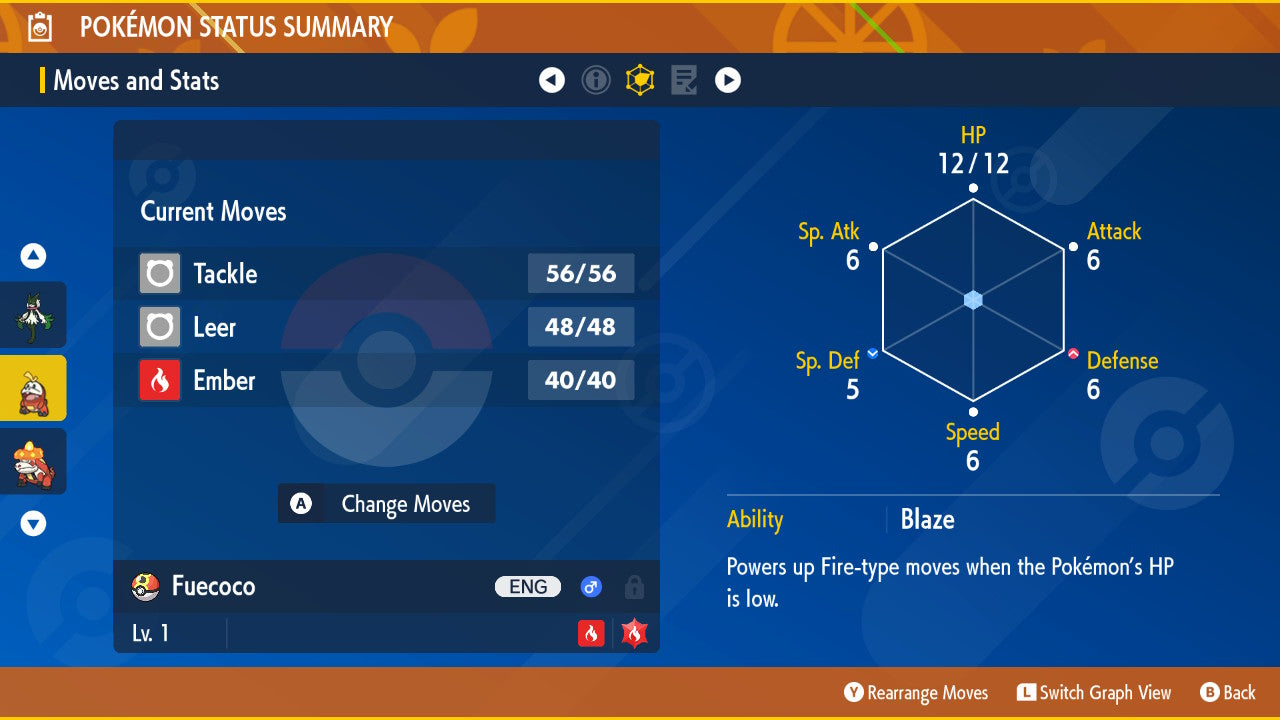Toggle the lock icon beside the gender symbol
Screen dimensions: 1280x720
pyautogui.click(x=633, y=588)
